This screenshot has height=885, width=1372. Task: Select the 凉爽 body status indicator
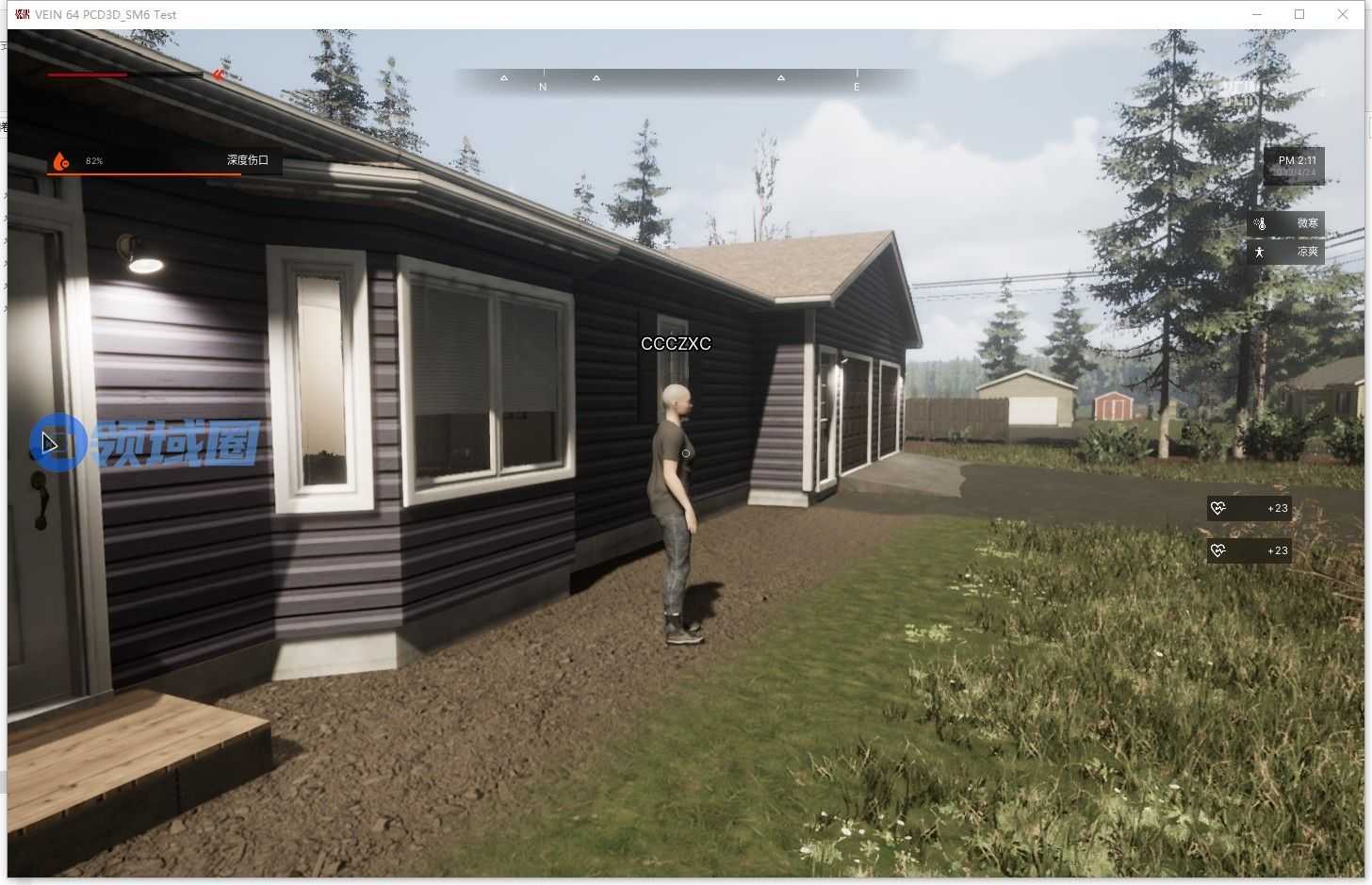[1285, 252]
